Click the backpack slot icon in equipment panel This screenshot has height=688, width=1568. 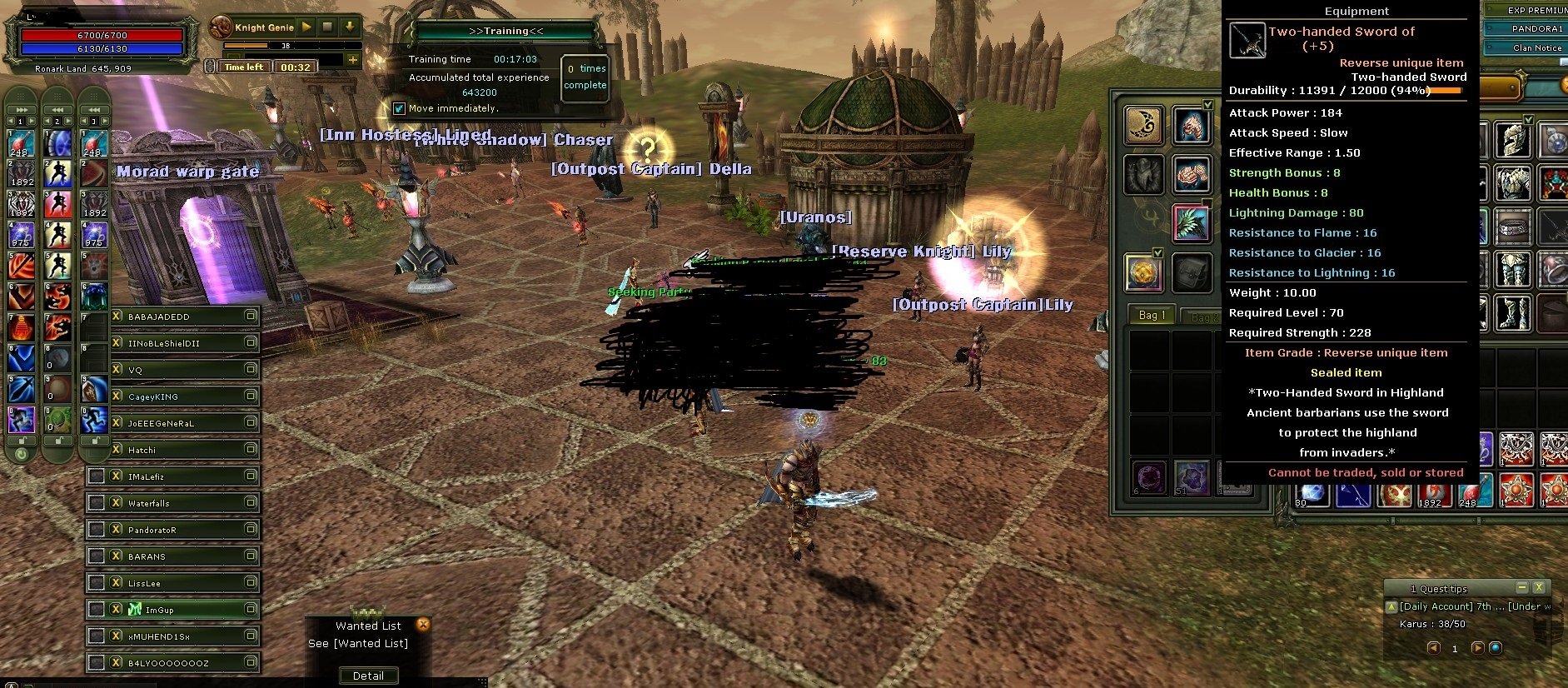pyautogui.click(x=1192, y=274)
